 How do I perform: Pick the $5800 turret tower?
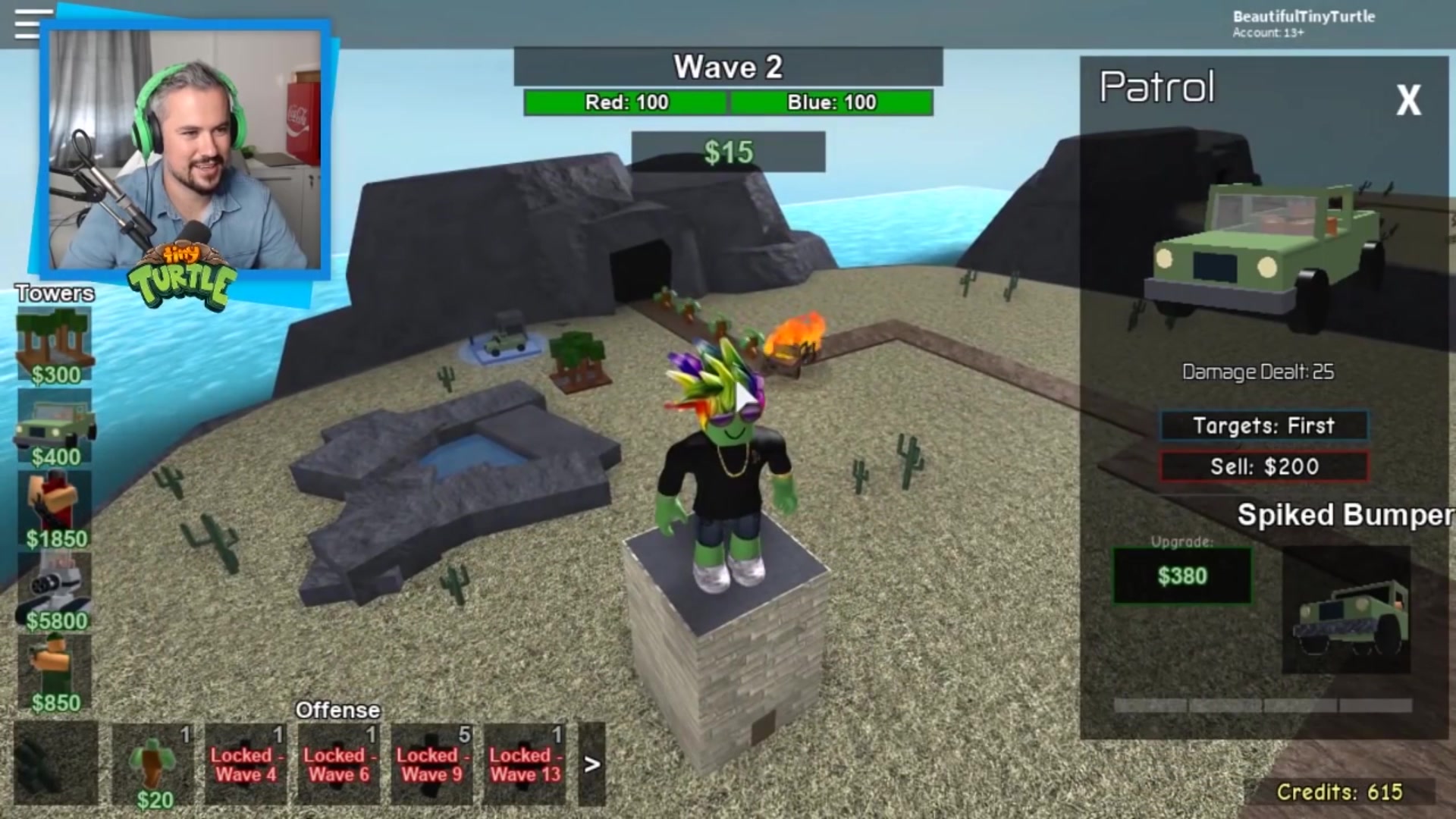click(55, 590)
